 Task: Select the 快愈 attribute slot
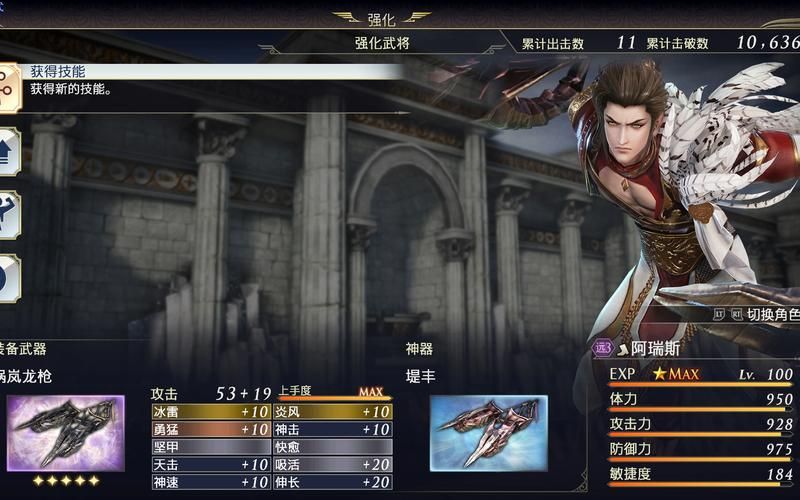coord(332,447)
